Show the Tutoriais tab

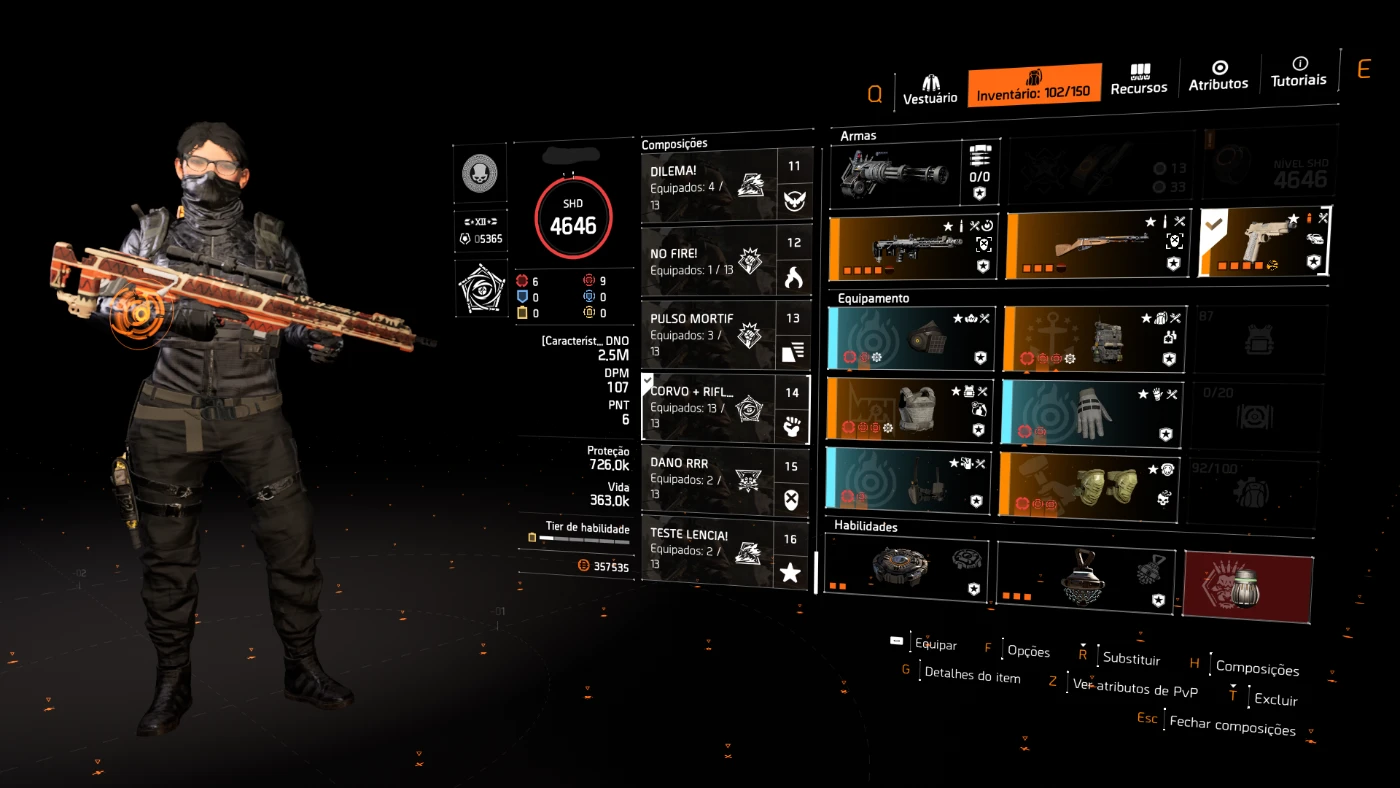(1298, 72)
